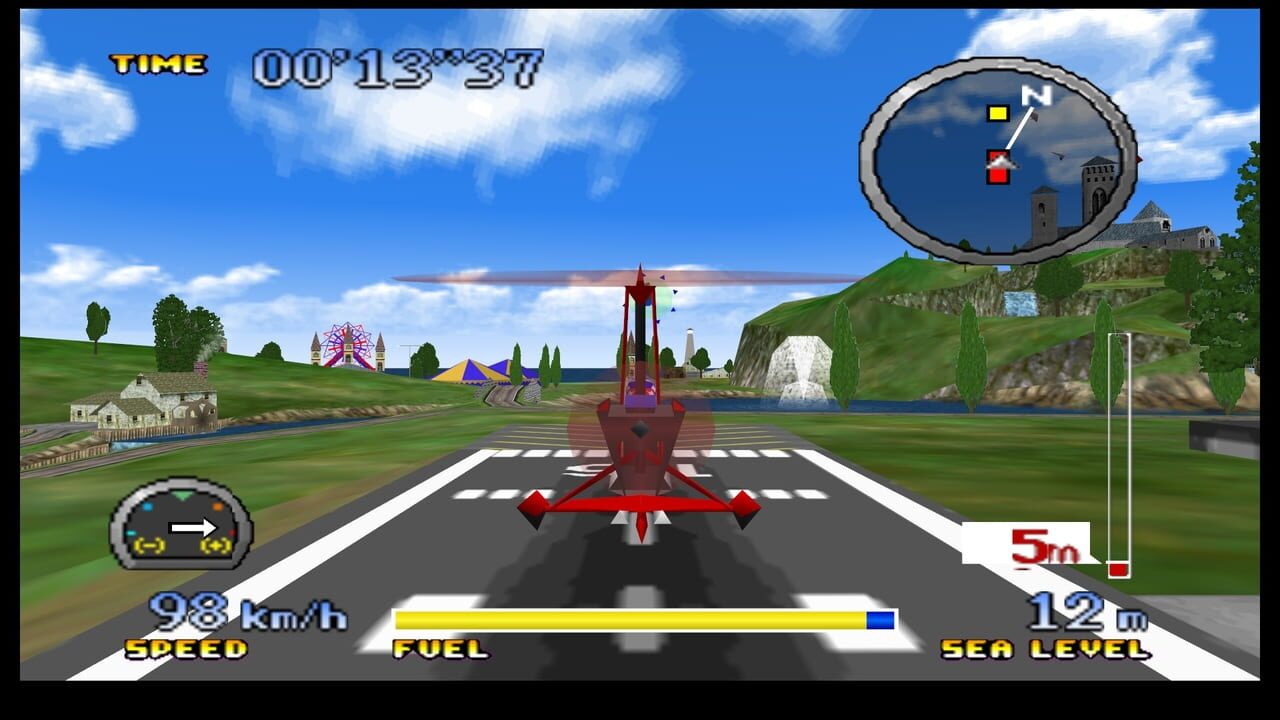This screenshot has height=720, width=1280.
Task: Select the orange dot on the throttle dial
Action: click(218, 506)
